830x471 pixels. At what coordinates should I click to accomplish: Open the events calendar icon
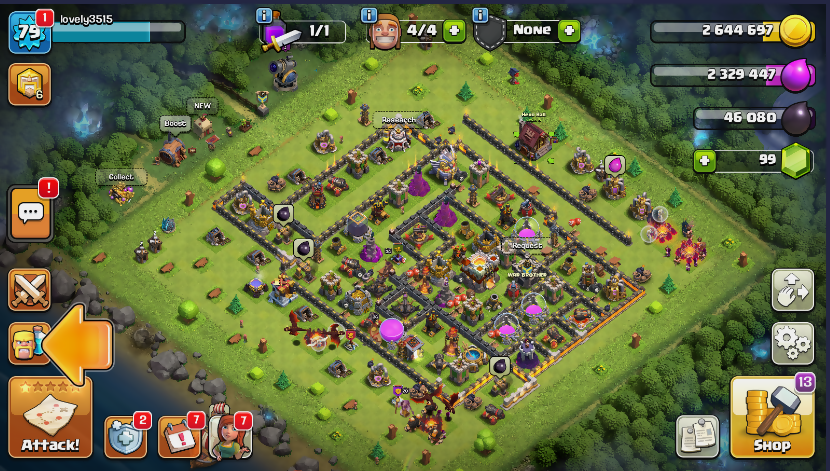tap(178, 437)
